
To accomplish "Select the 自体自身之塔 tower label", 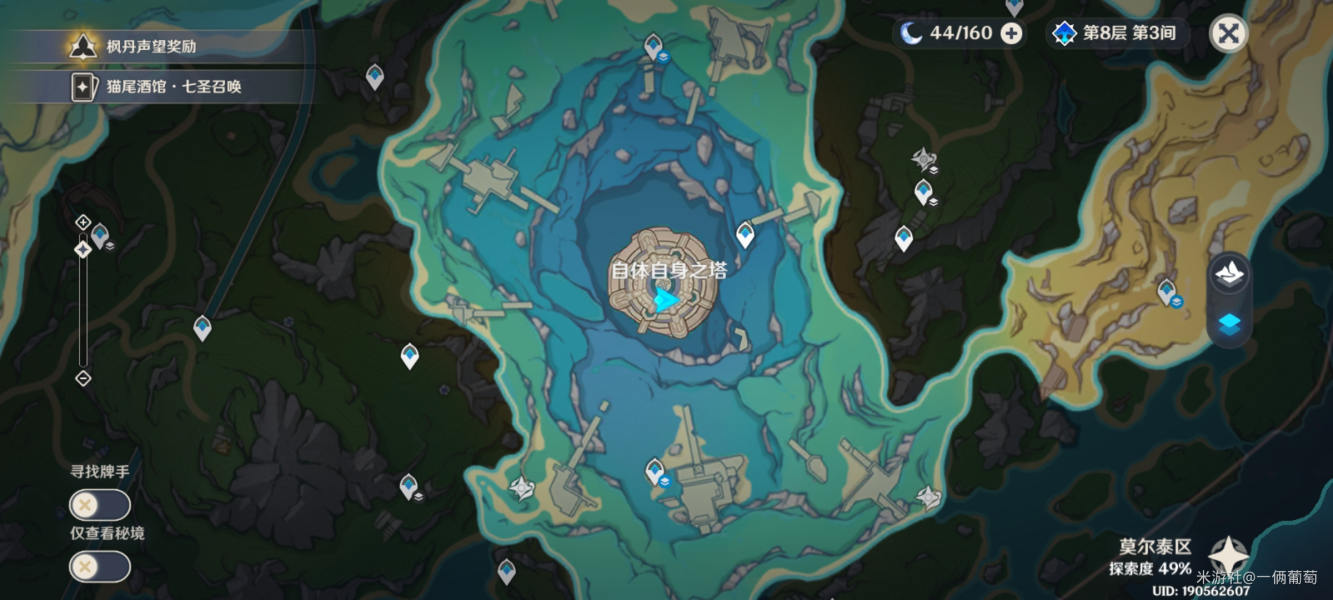I will tap(669, 270).
